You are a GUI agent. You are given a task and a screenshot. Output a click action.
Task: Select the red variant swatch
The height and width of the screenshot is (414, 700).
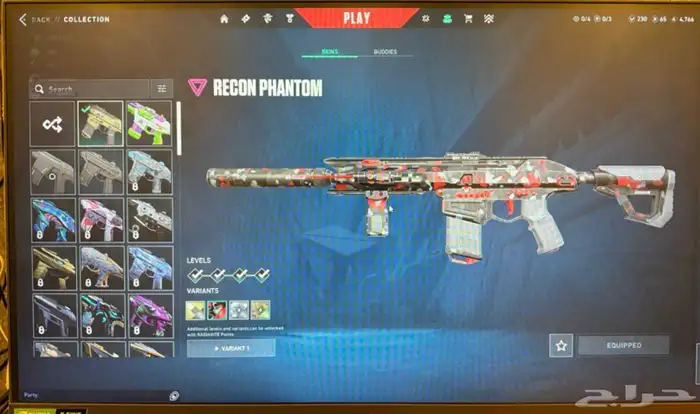click(x=216, y=310)
